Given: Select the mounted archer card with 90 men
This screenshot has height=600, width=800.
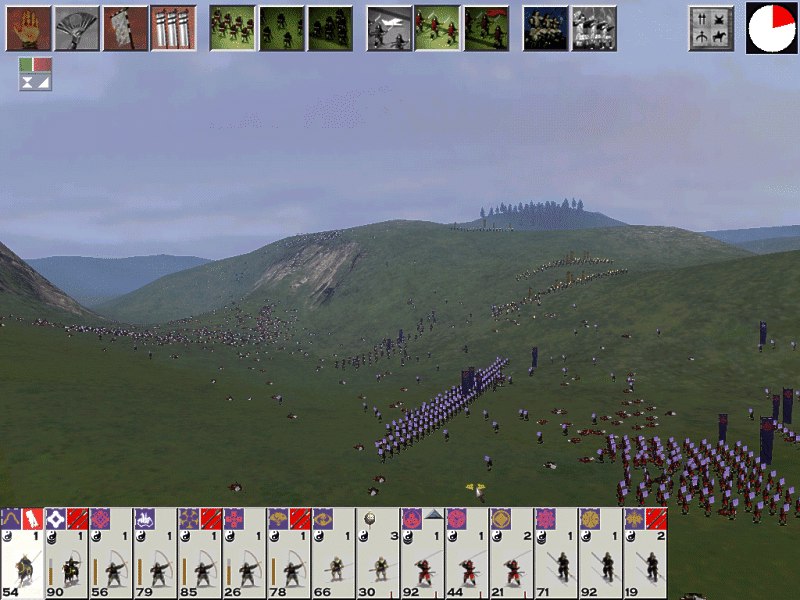Looking at the screenshot, I should point(67,555).
